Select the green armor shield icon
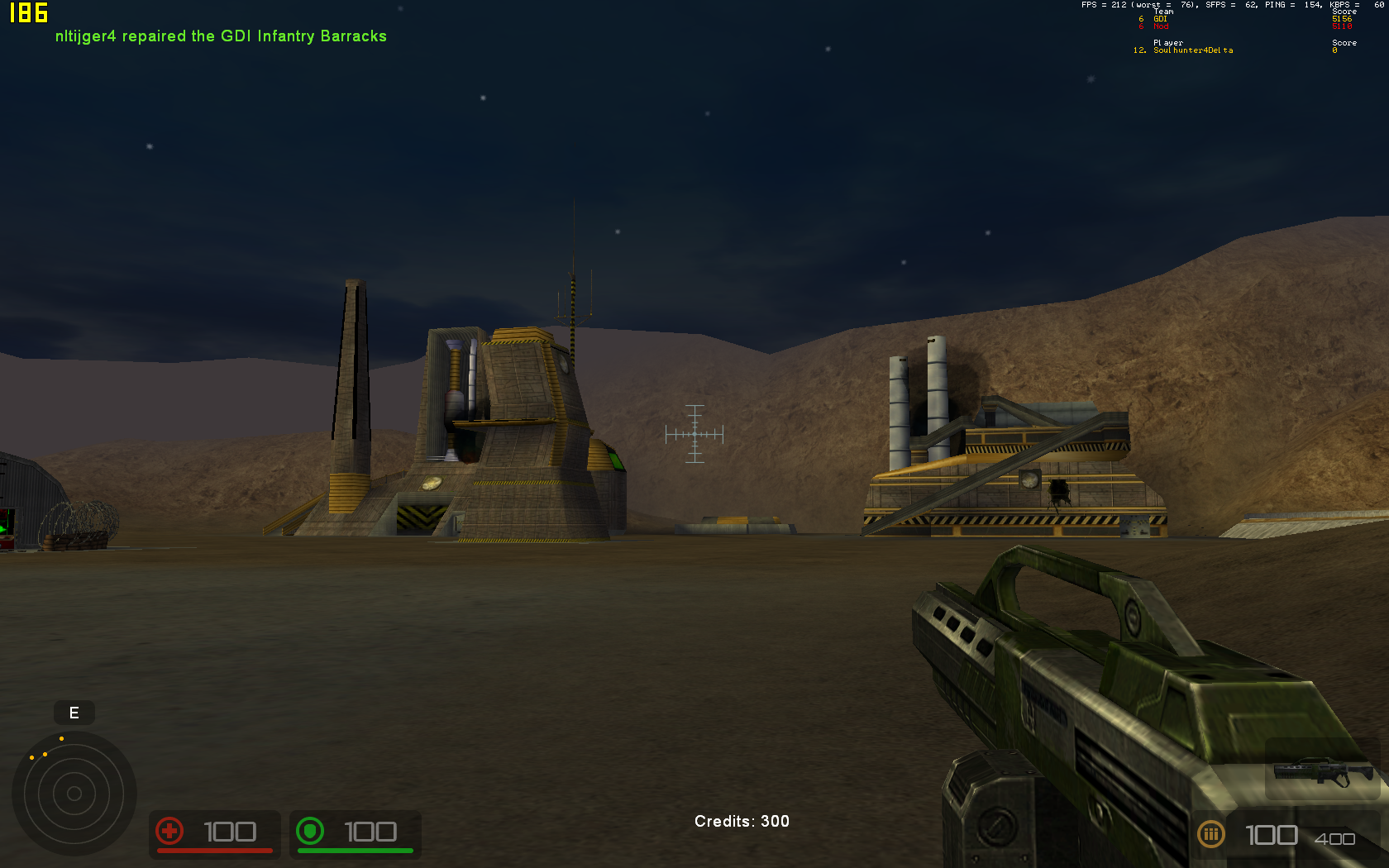This screenshot has width=1389, height=868. 310,831
